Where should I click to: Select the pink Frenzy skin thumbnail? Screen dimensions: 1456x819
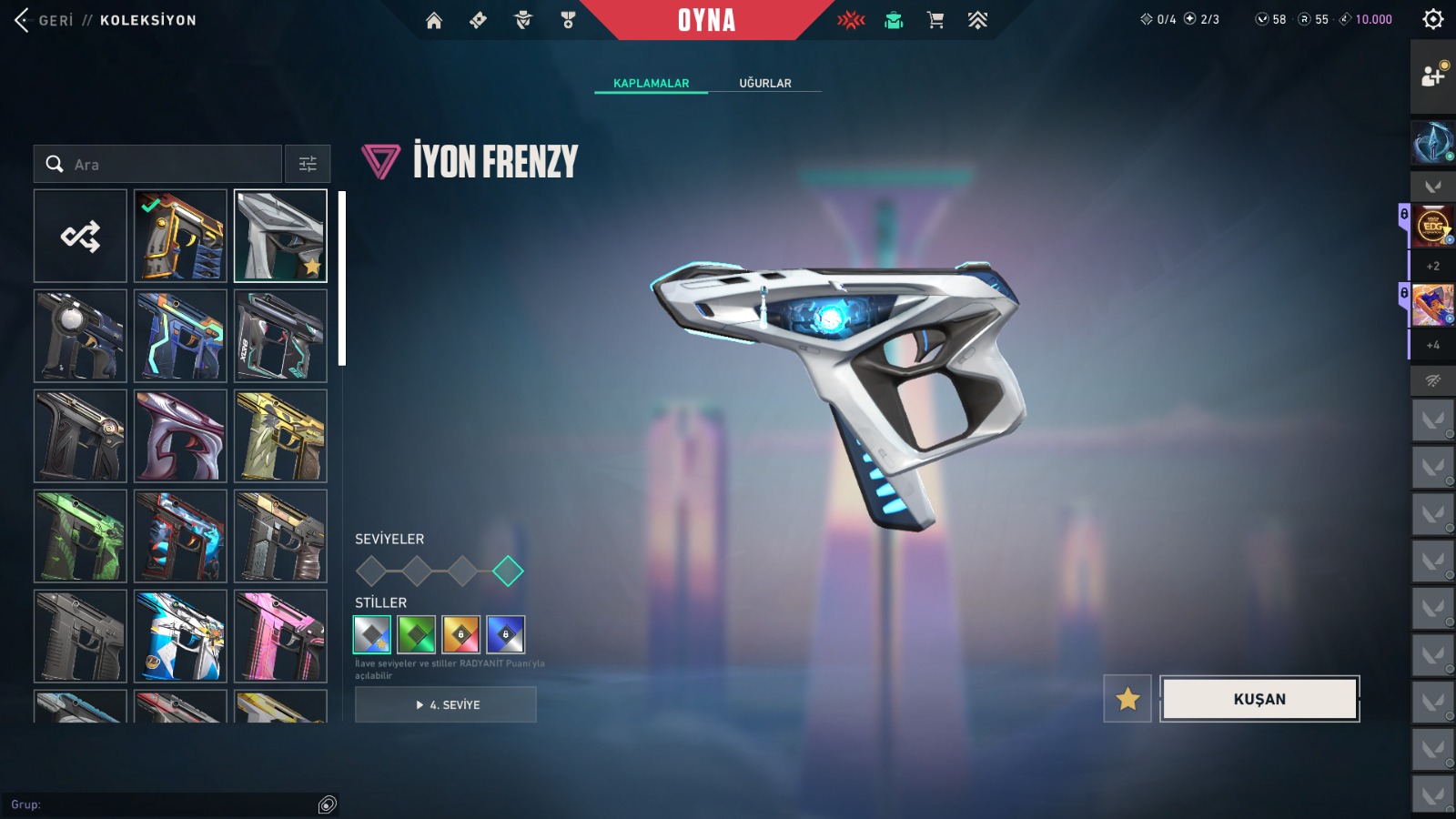(280, 636)
